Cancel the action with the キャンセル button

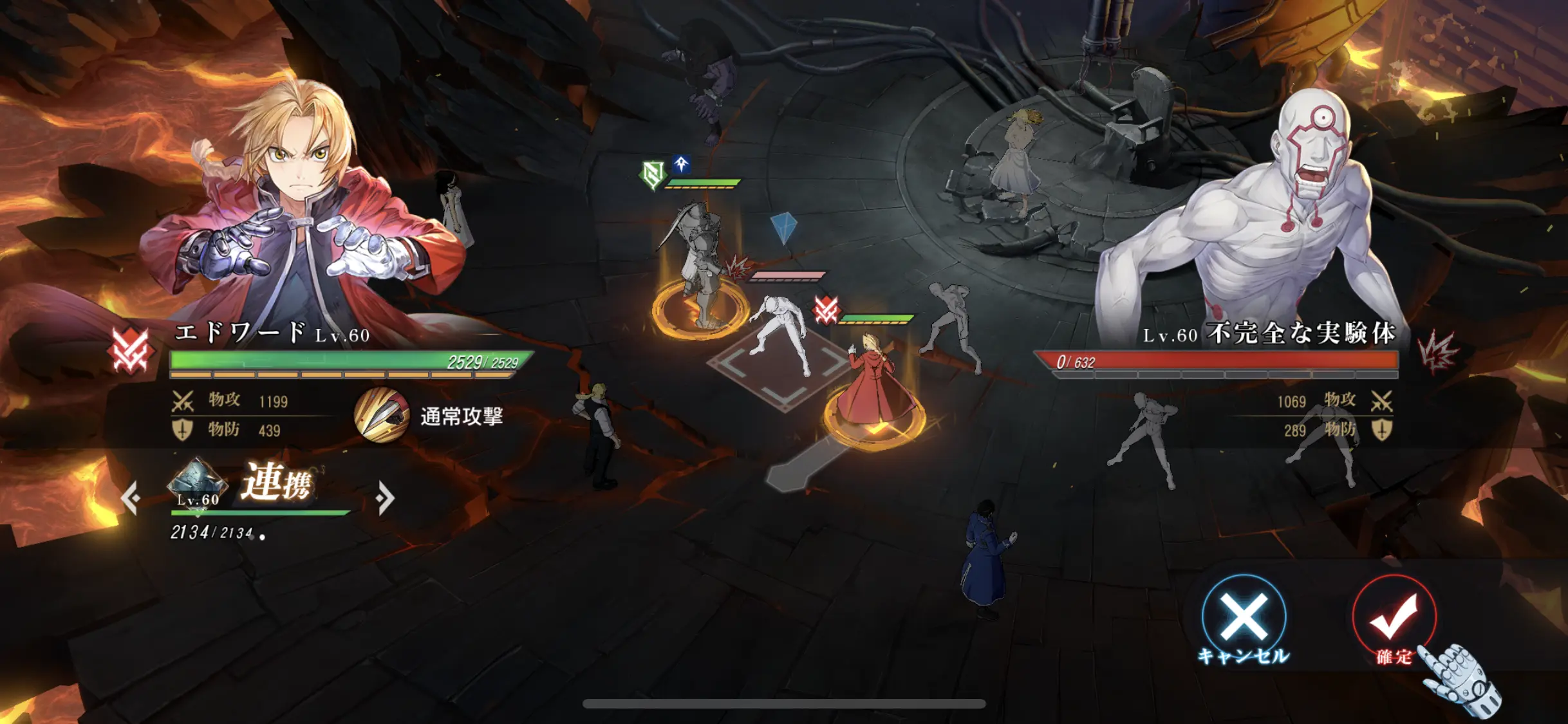click(1244, 617)
